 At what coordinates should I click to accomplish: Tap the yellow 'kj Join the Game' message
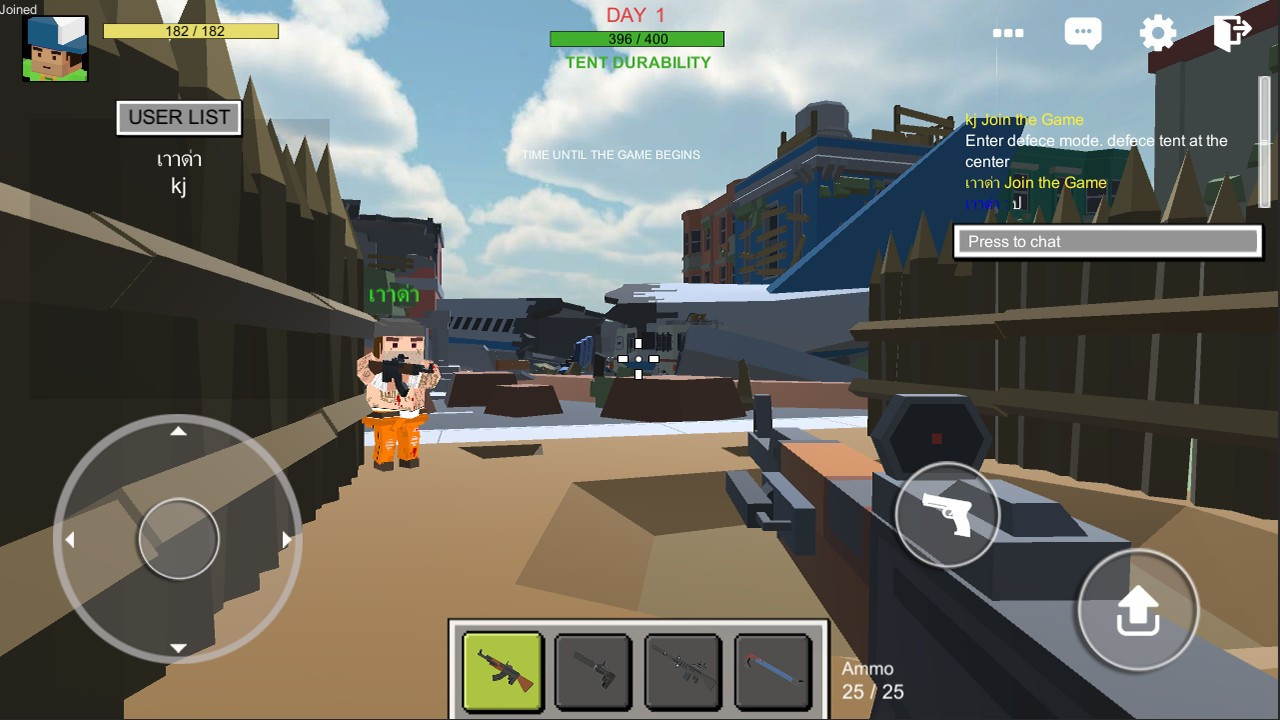click(1027, 119)
